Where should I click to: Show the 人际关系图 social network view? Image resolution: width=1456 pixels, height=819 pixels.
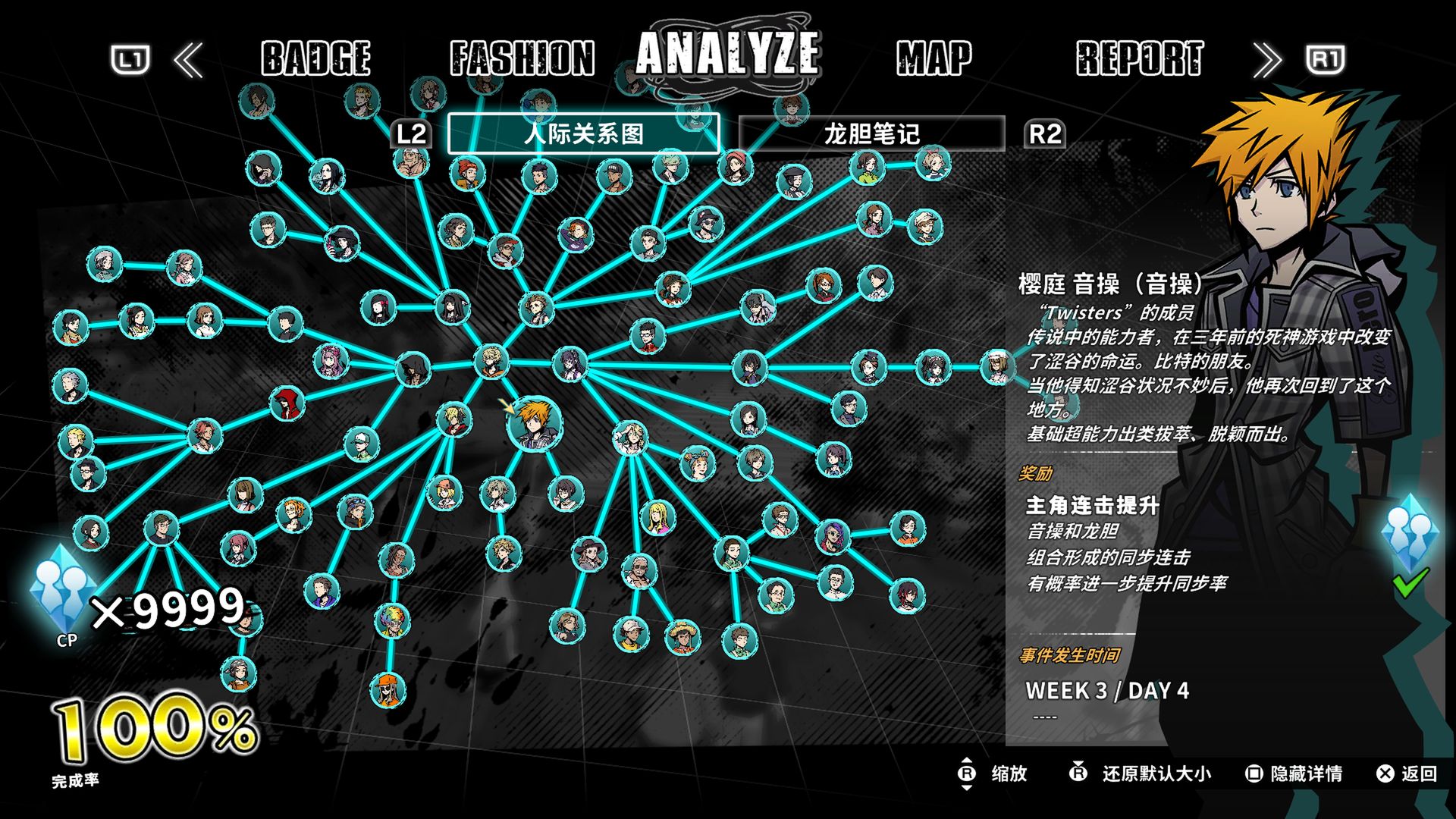click(x=583, y=134)
